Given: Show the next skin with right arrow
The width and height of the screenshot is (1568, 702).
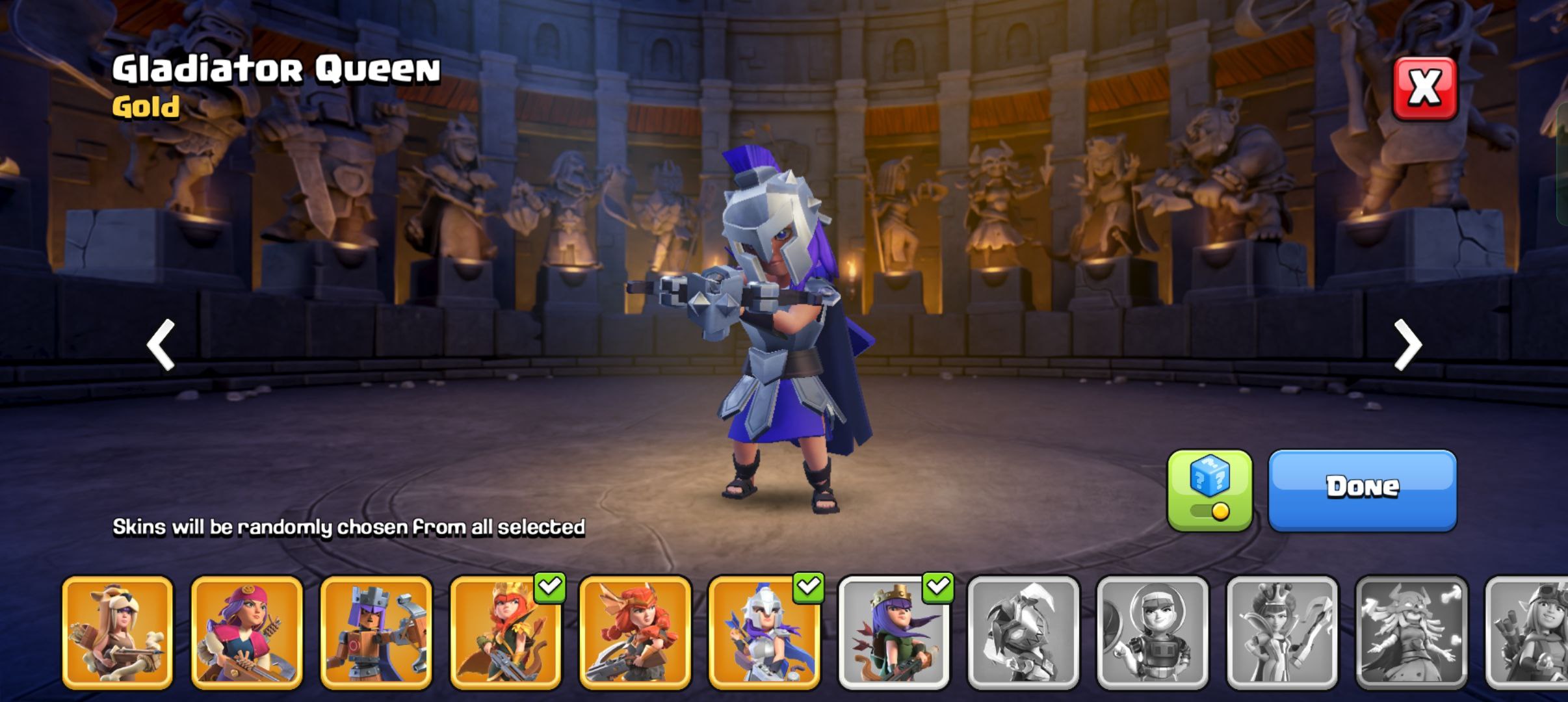Looking at the screenshot, I should tap(1407, 344).
